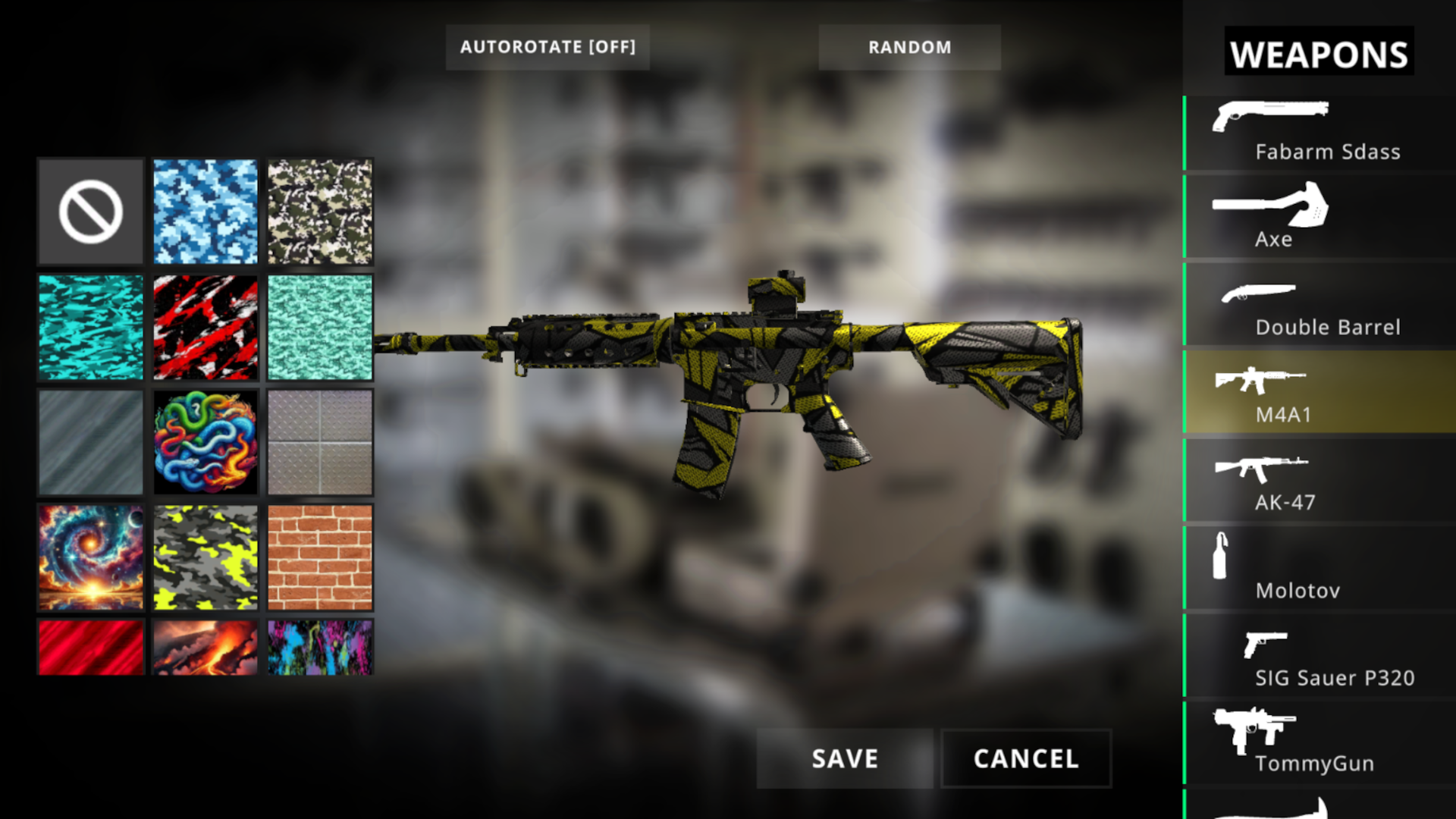Apply the lava eruption skin
The image size is (1456, 819).
pyautogui.click(x=205, y=648)
